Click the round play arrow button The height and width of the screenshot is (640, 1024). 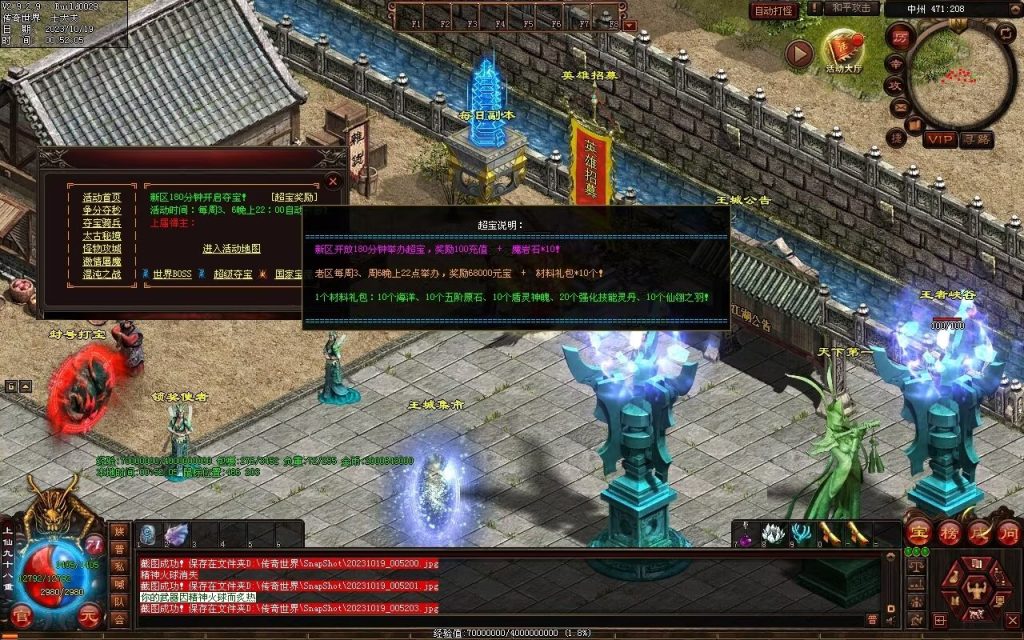(798, 53)
